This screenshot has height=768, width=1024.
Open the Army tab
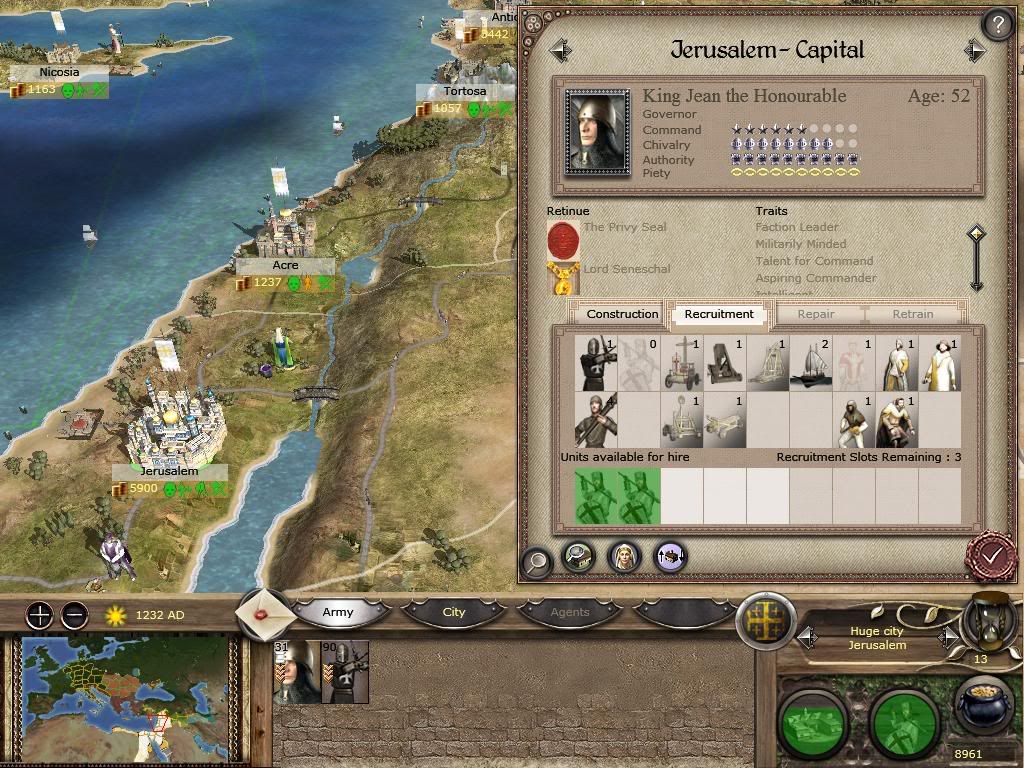pyautogui.click(x=338, y=612)
